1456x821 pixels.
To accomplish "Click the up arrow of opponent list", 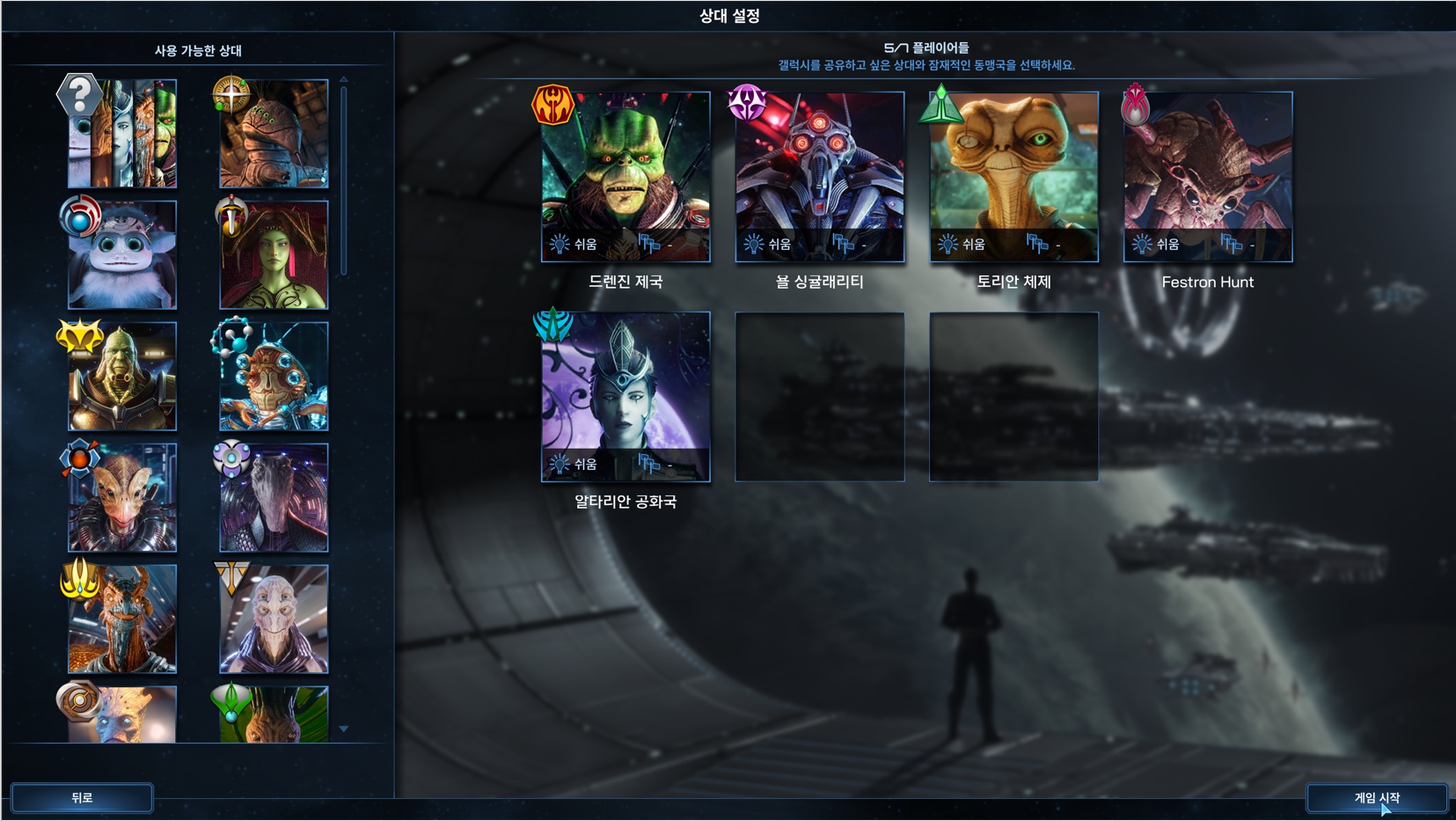I will tap(344, 80).
